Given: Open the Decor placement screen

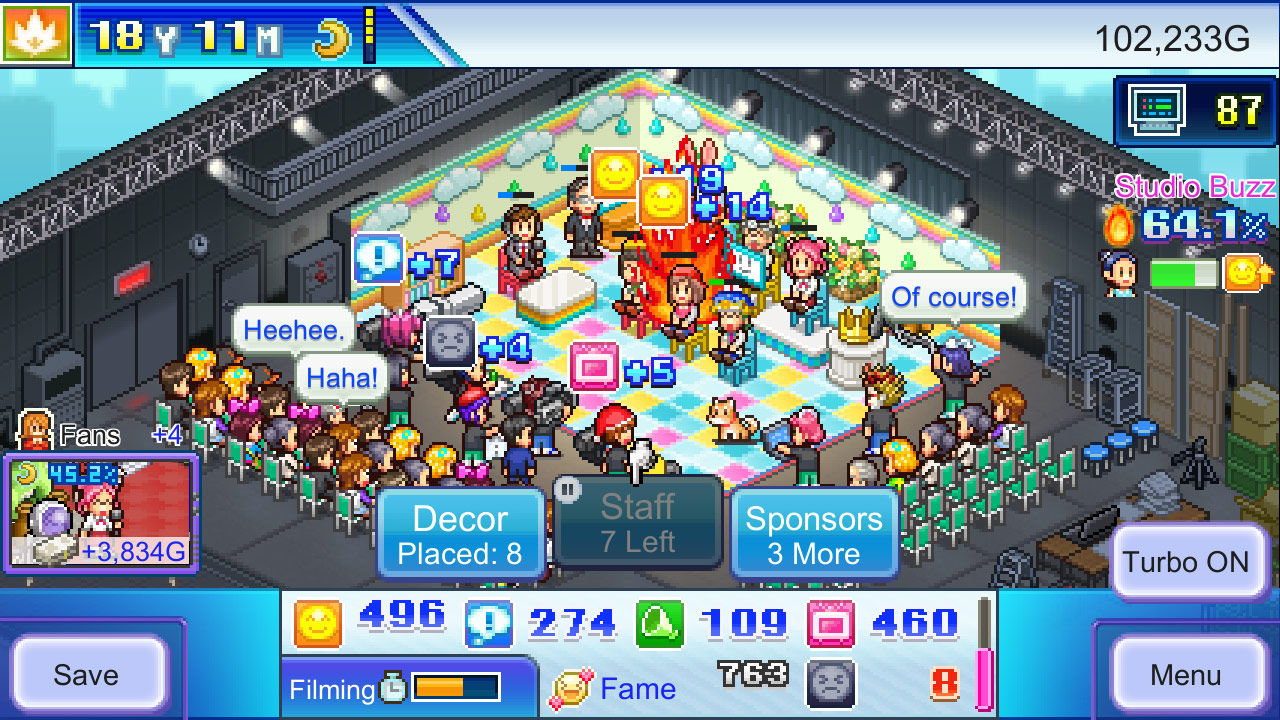Looking at the screenshot, I should (461, 533).
